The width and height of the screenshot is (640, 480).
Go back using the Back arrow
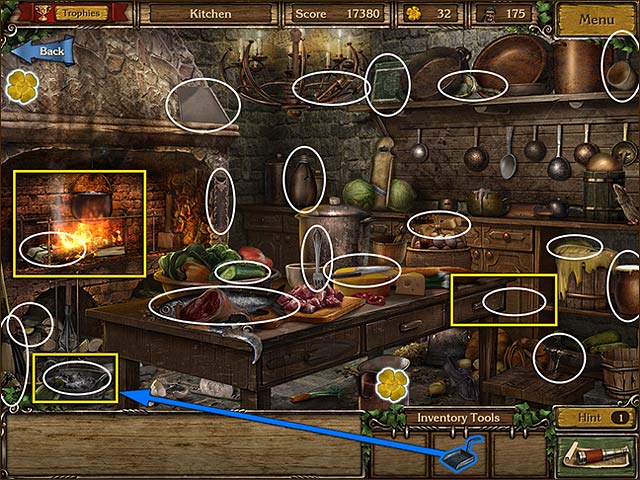pos(42,51)
